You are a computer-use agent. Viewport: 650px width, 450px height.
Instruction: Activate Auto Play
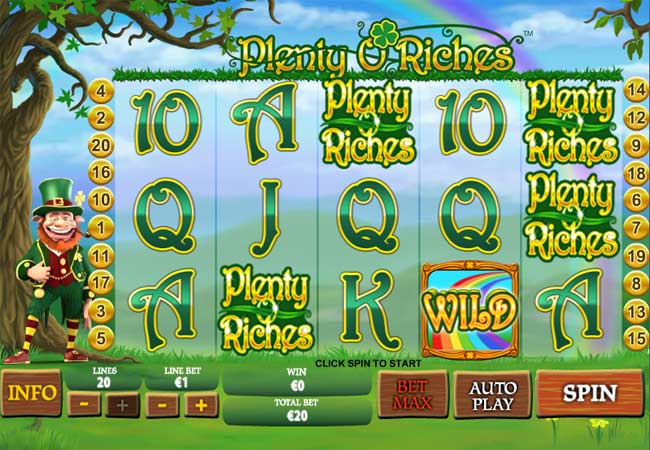[491, 394]
